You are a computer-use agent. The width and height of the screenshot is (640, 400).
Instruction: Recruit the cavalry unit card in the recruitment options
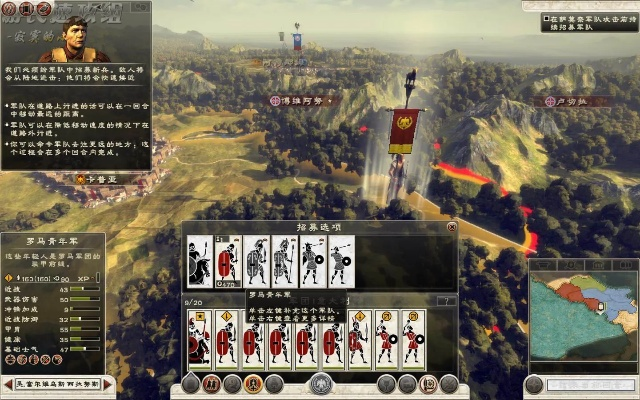[x=201, y=262]
